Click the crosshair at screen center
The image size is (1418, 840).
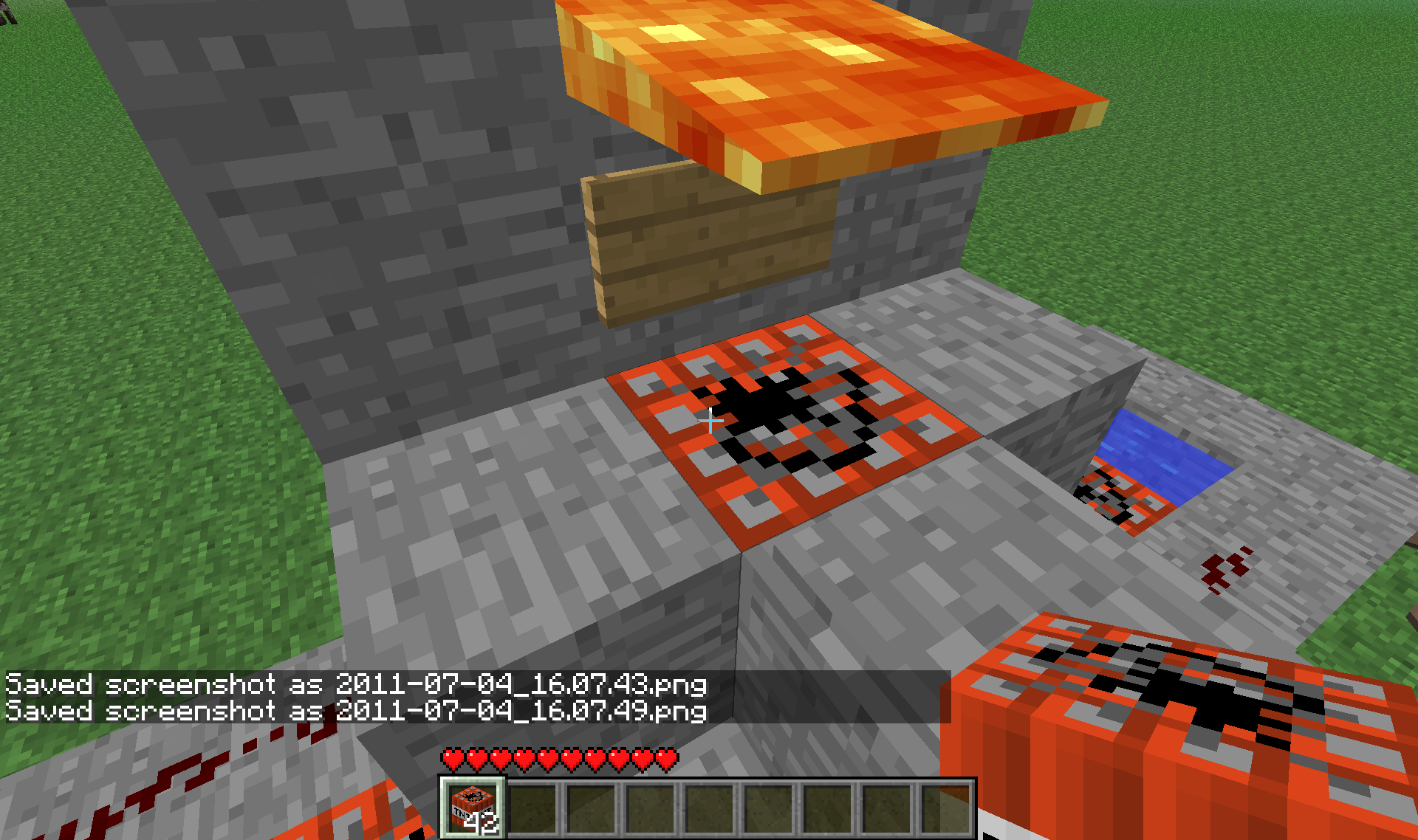(711, 420)
